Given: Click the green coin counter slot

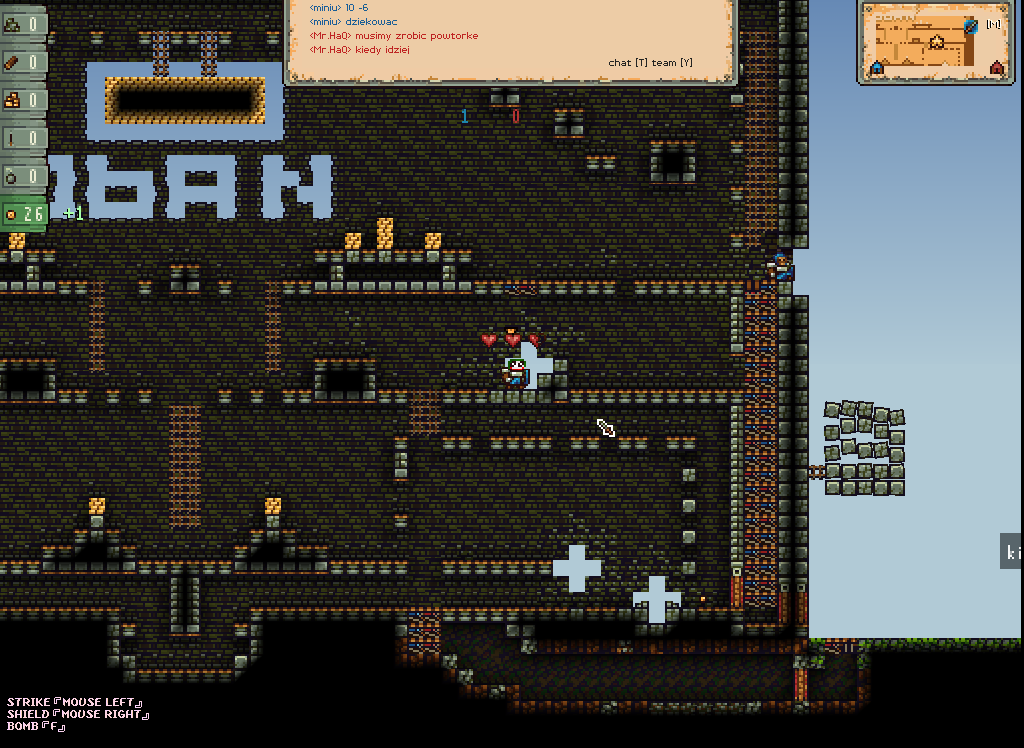Looking at the screenshot, I should pos(24,214).
